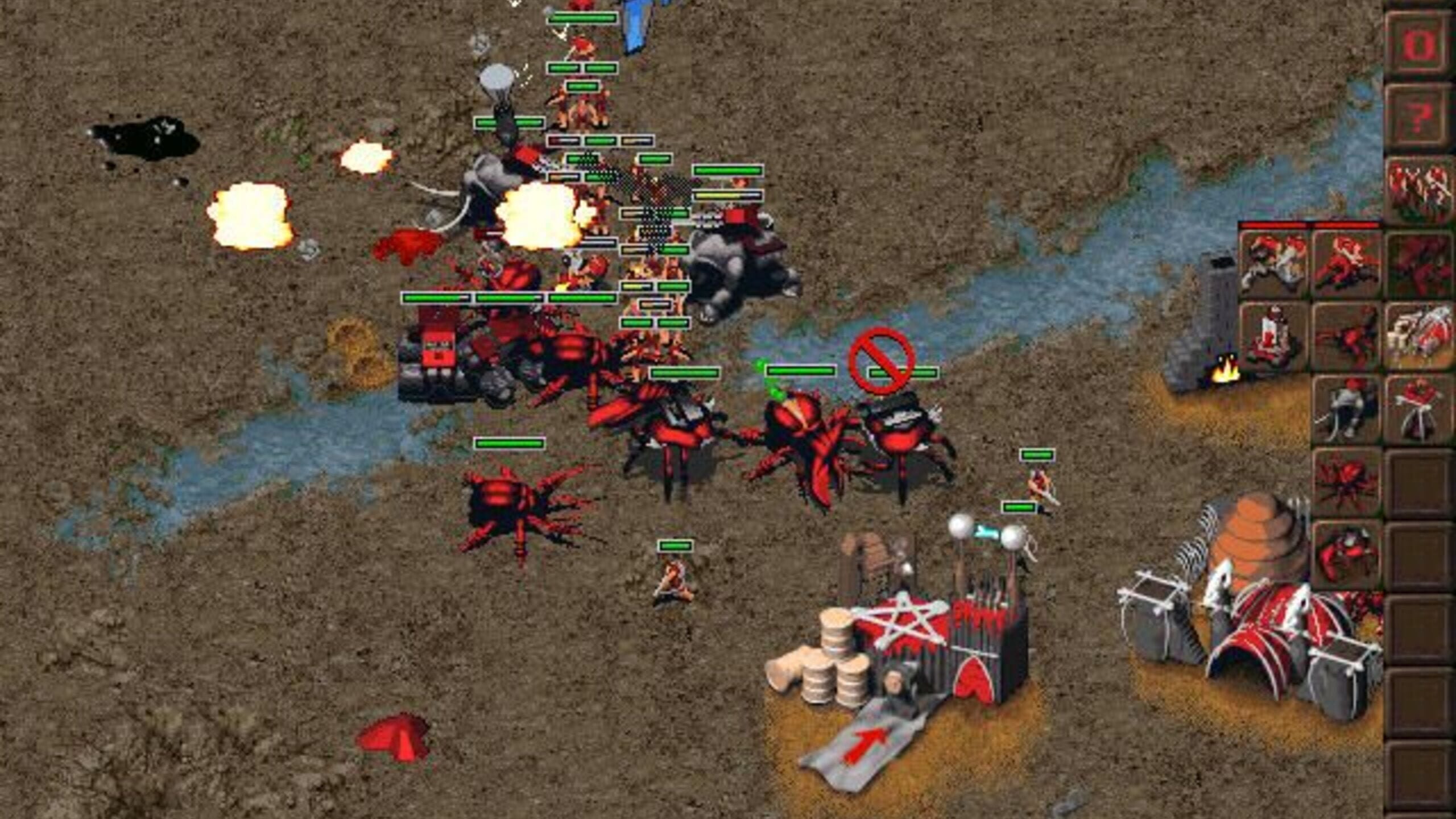Select the red scorpion production icon

click(x=1348, y=336)
